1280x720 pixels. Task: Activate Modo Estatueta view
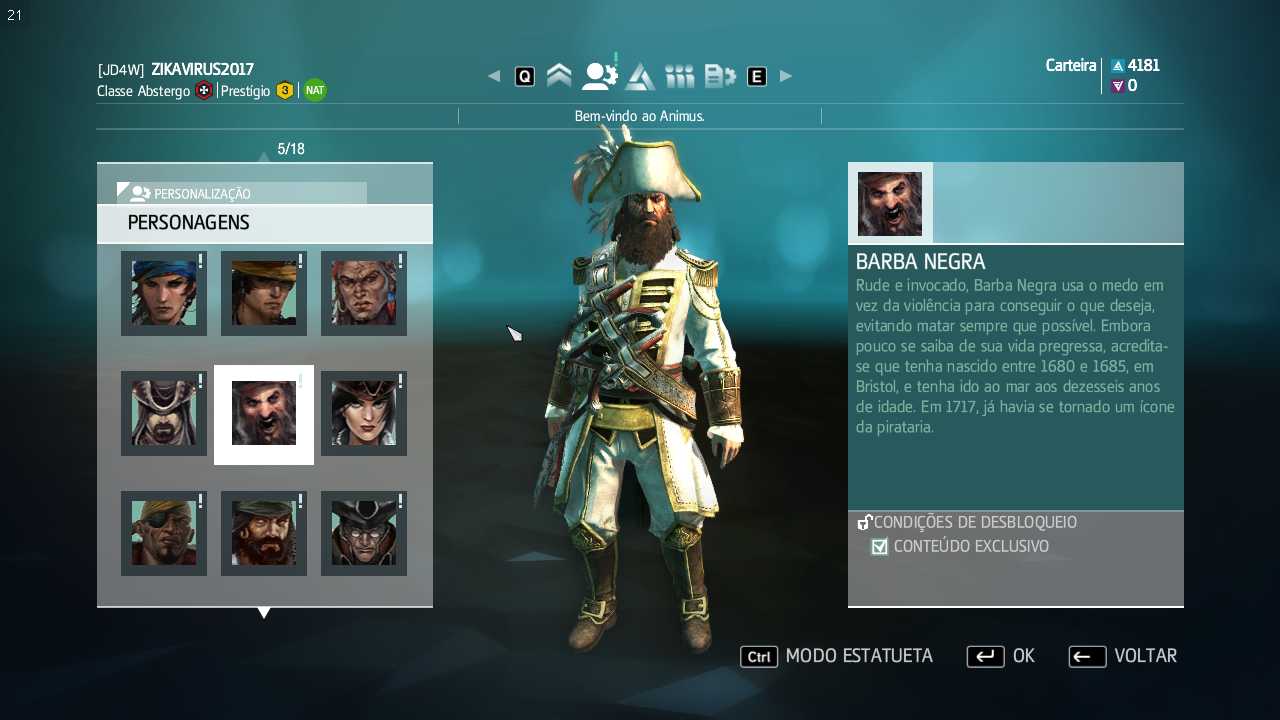pyautogui.click(x=837, y=656)
